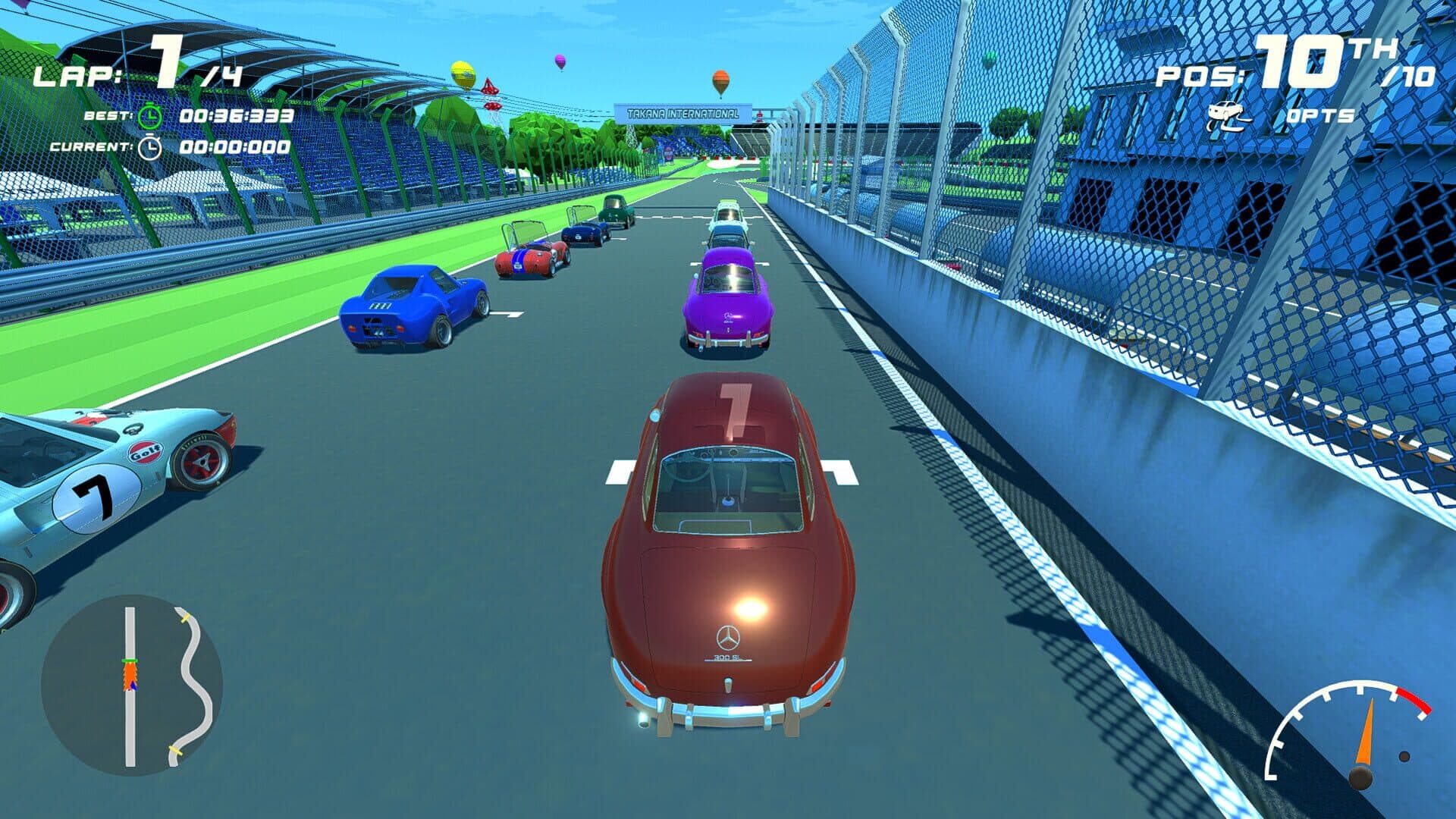This screenshot has height=819, width=1456.
Task: Select the green best-lap stopwatch icon
Action: [150, 116]
